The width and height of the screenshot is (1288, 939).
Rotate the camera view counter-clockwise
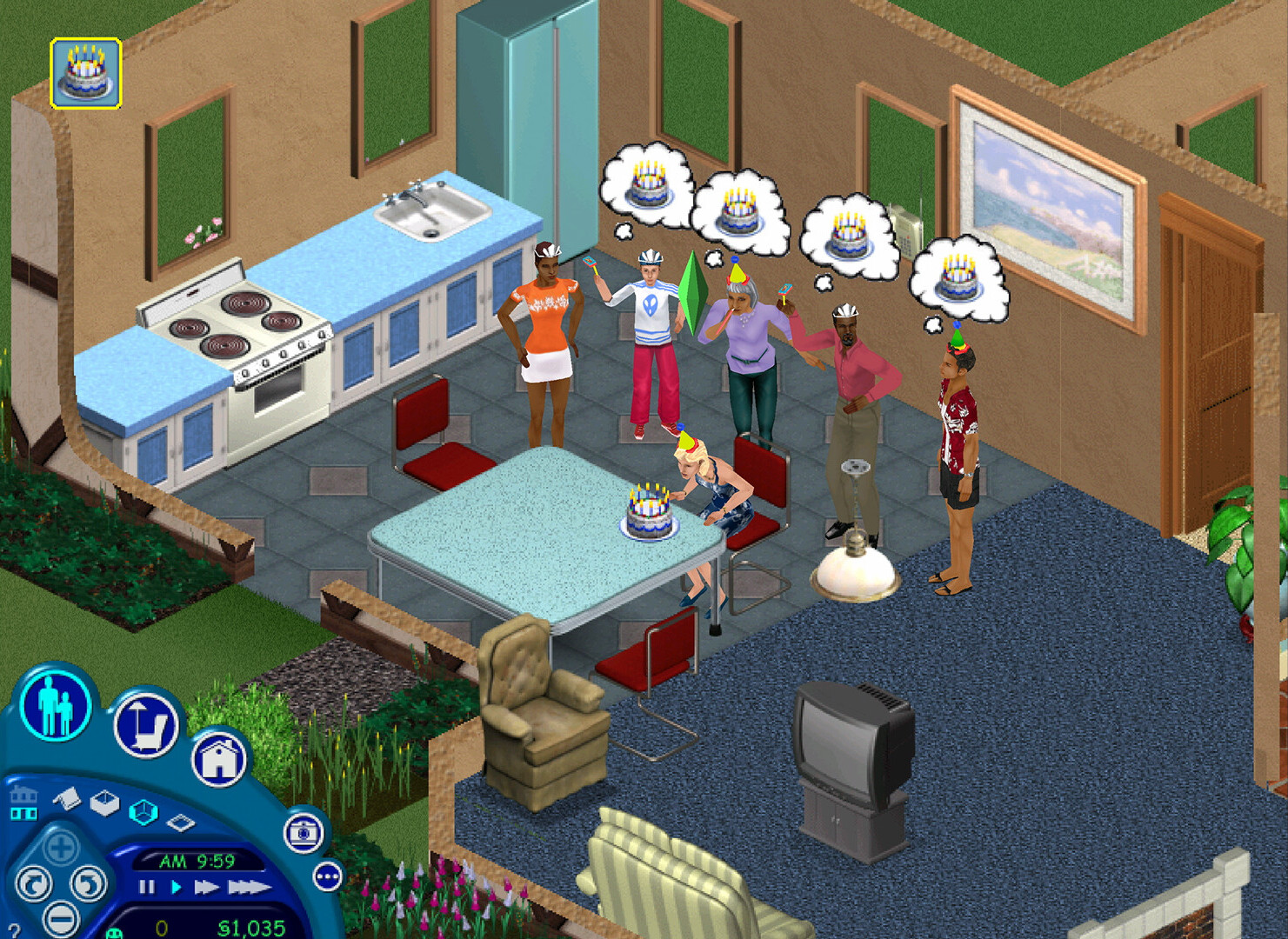click(x=33, y=884)
